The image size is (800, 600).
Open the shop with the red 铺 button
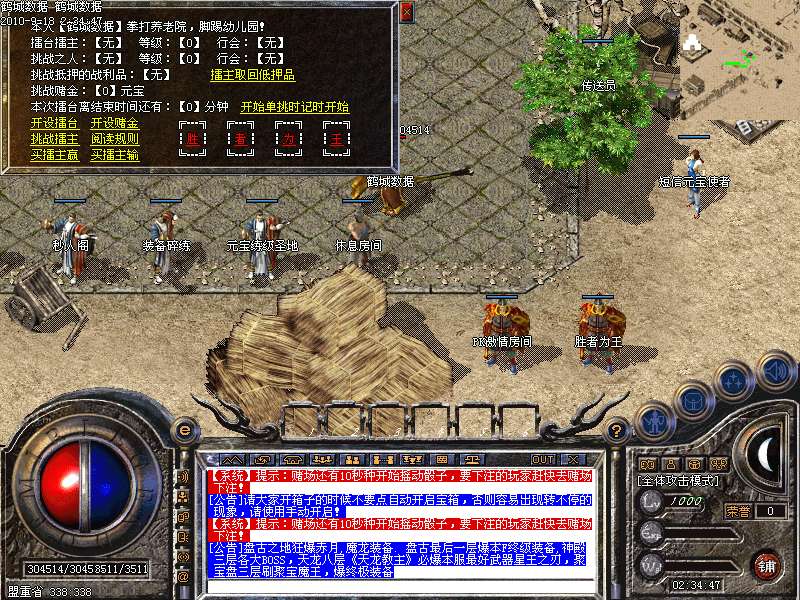(767, 565)
